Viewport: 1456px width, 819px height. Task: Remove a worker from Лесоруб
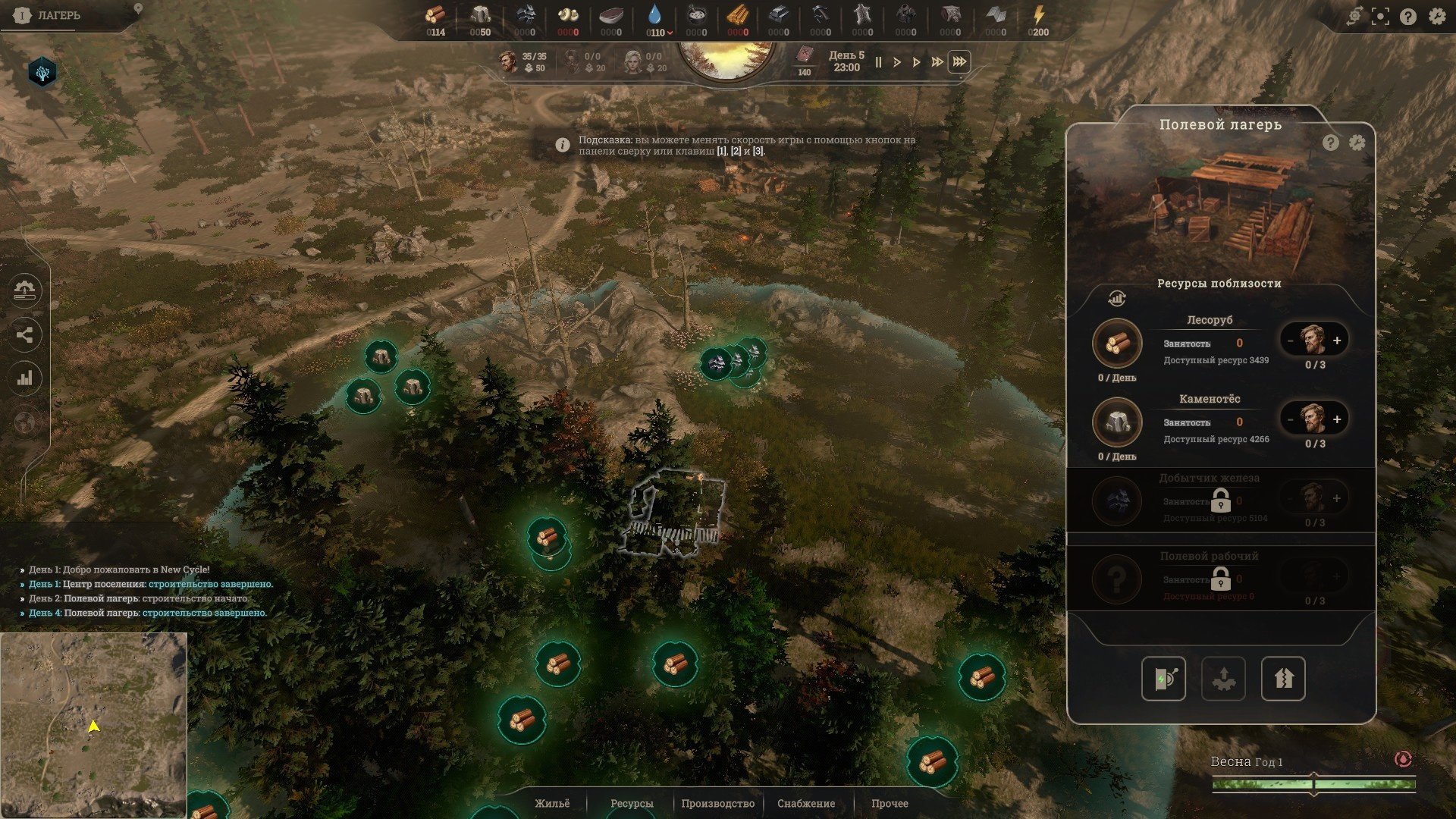point(1290,340)
